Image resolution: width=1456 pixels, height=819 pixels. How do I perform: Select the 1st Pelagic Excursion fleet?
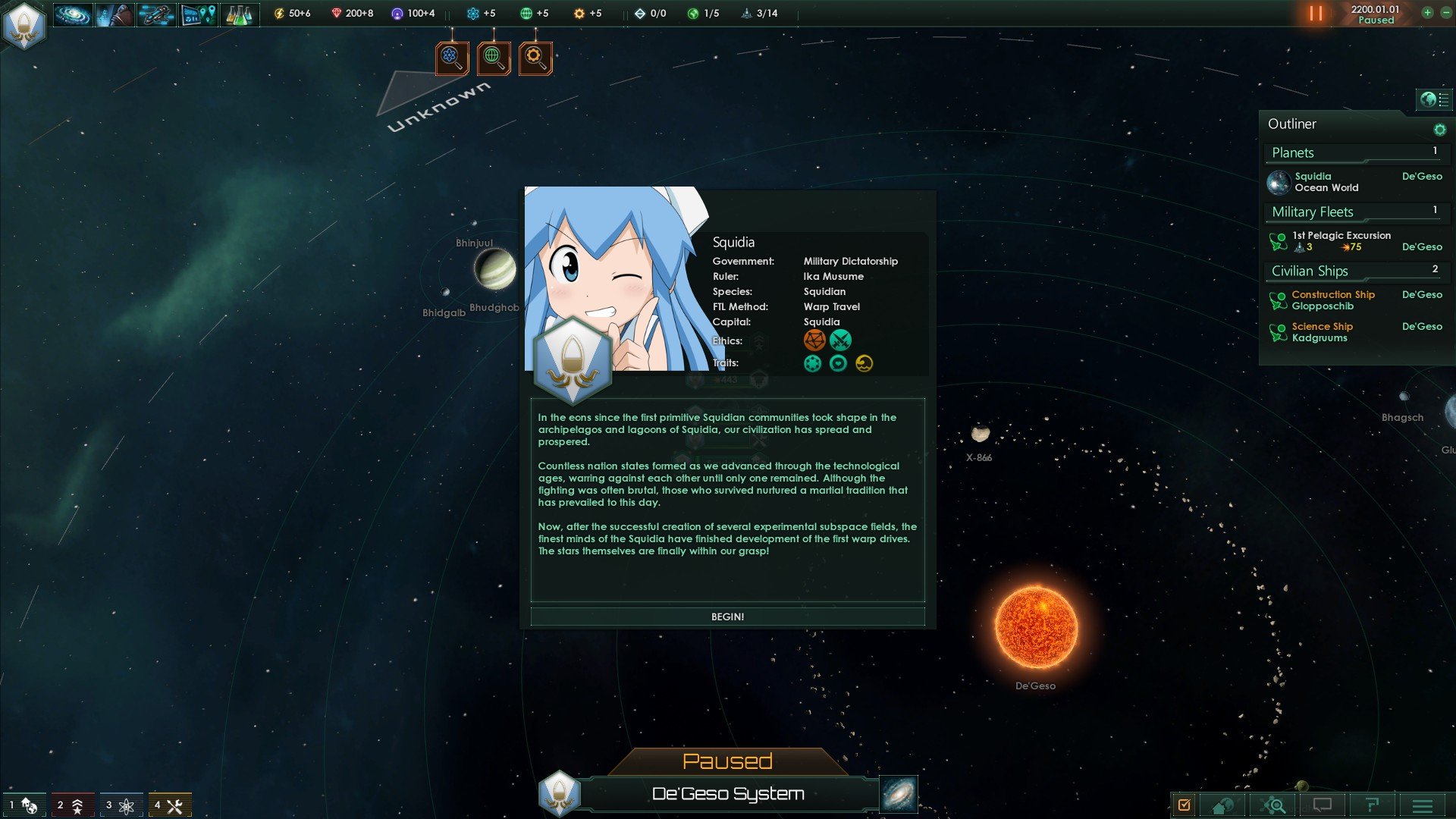[1341, 241]
